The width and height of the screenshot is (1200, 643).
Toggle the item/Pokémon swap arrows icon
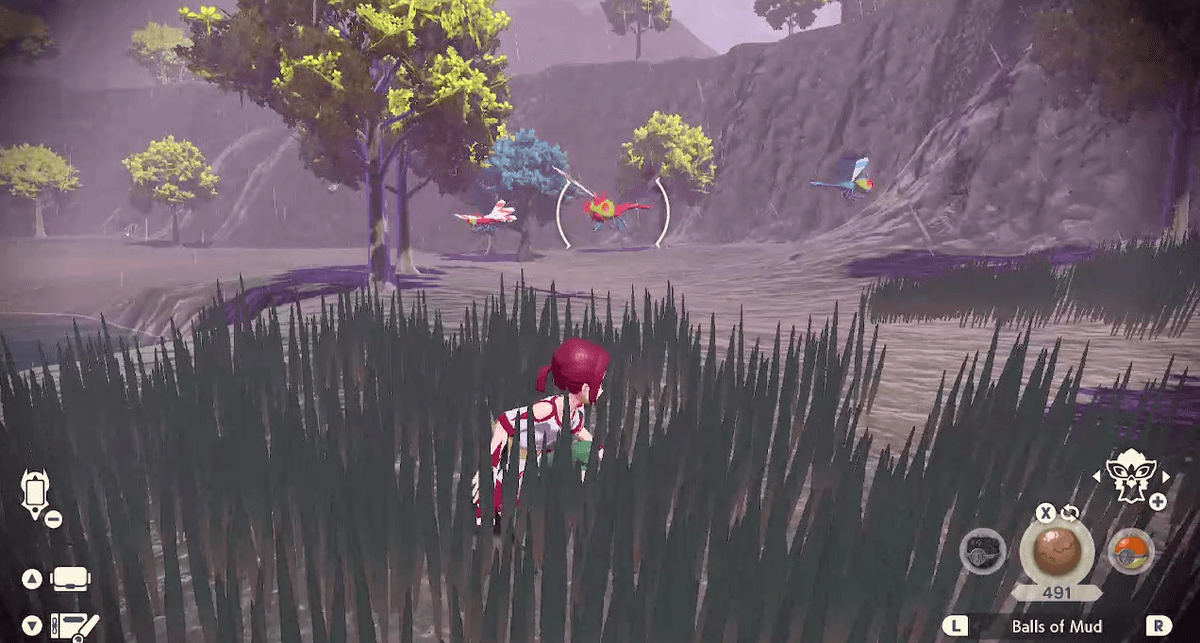pyautogui.click(x=1071, y=512)
